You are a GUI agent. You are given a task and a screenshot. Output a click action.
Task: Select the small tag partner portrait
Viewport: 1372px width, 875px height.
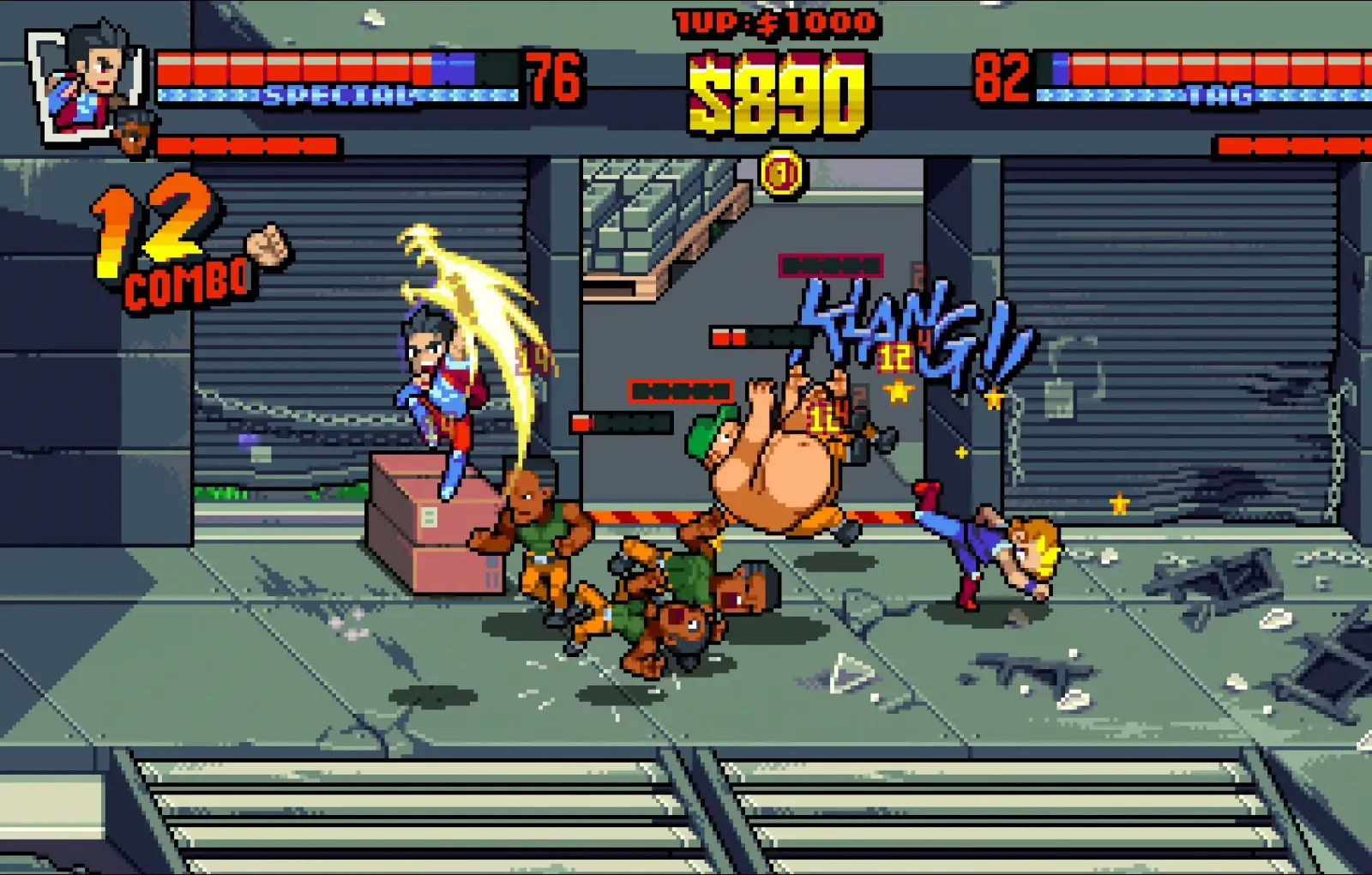pos(135,133)
